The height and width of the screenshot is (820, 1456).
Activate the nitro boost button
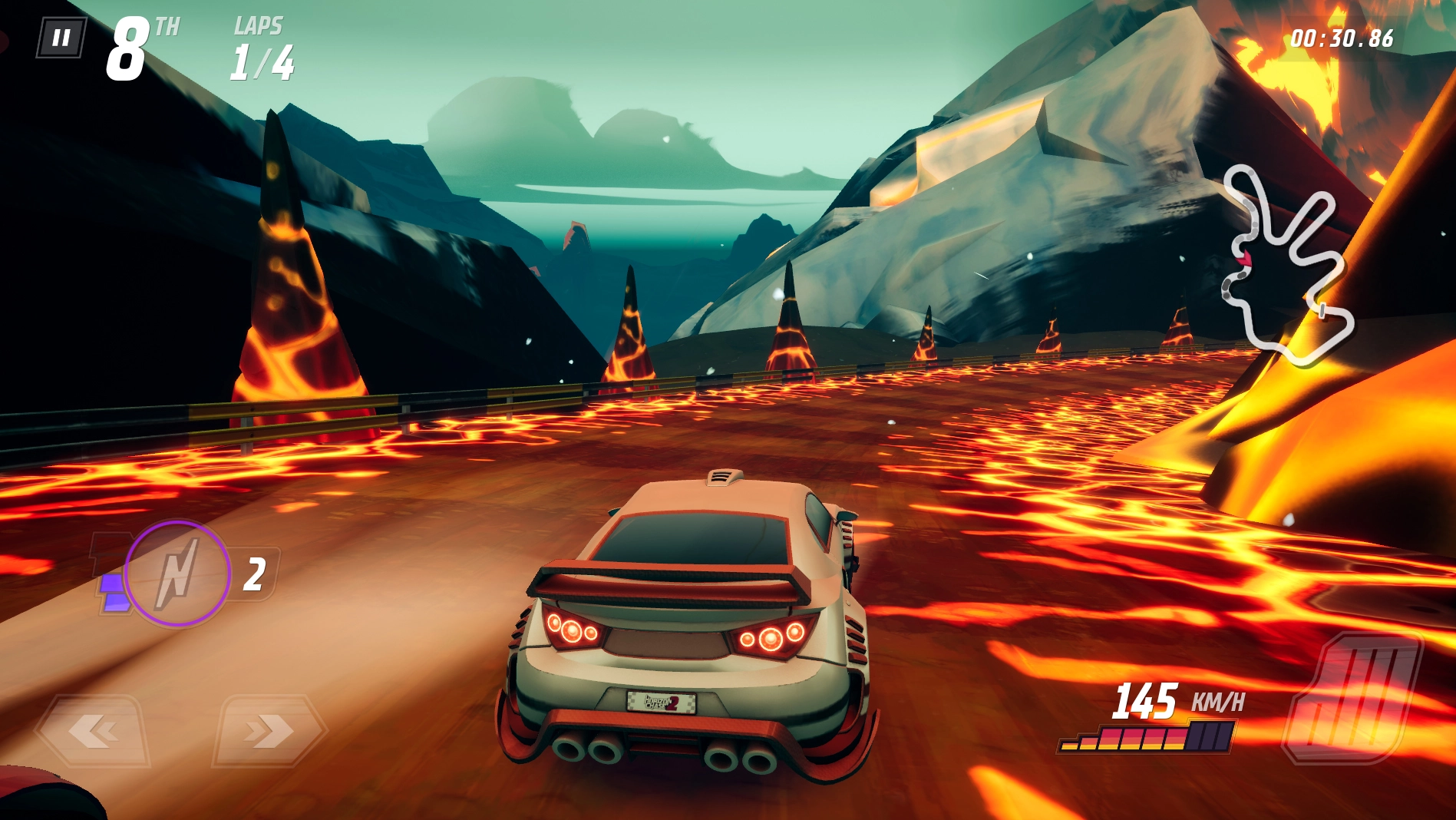tap(178, 574)
